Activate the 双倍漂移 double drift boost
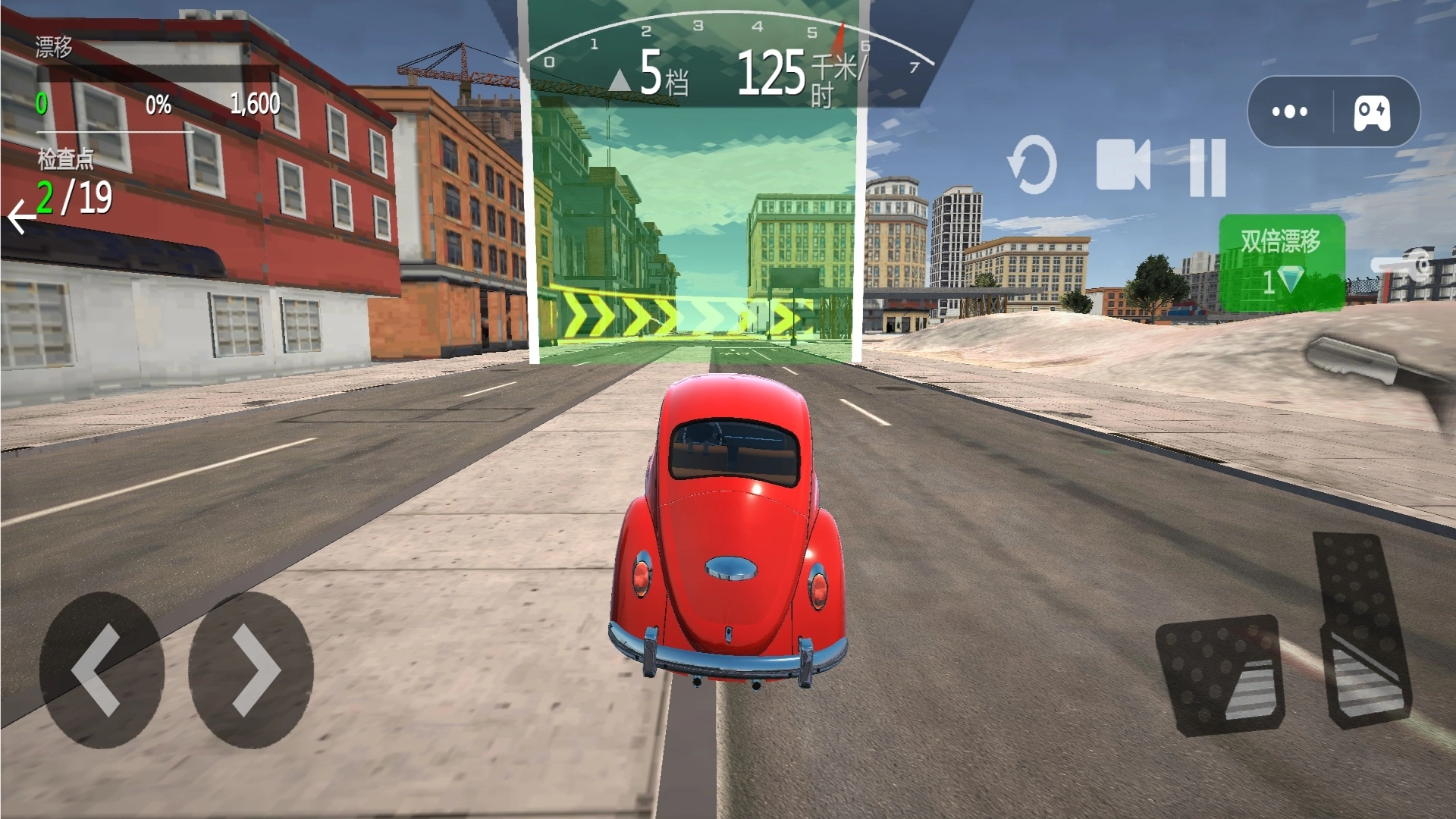Image resolution: width=1456 pixels, height=819 pixels. [1282, 262]
